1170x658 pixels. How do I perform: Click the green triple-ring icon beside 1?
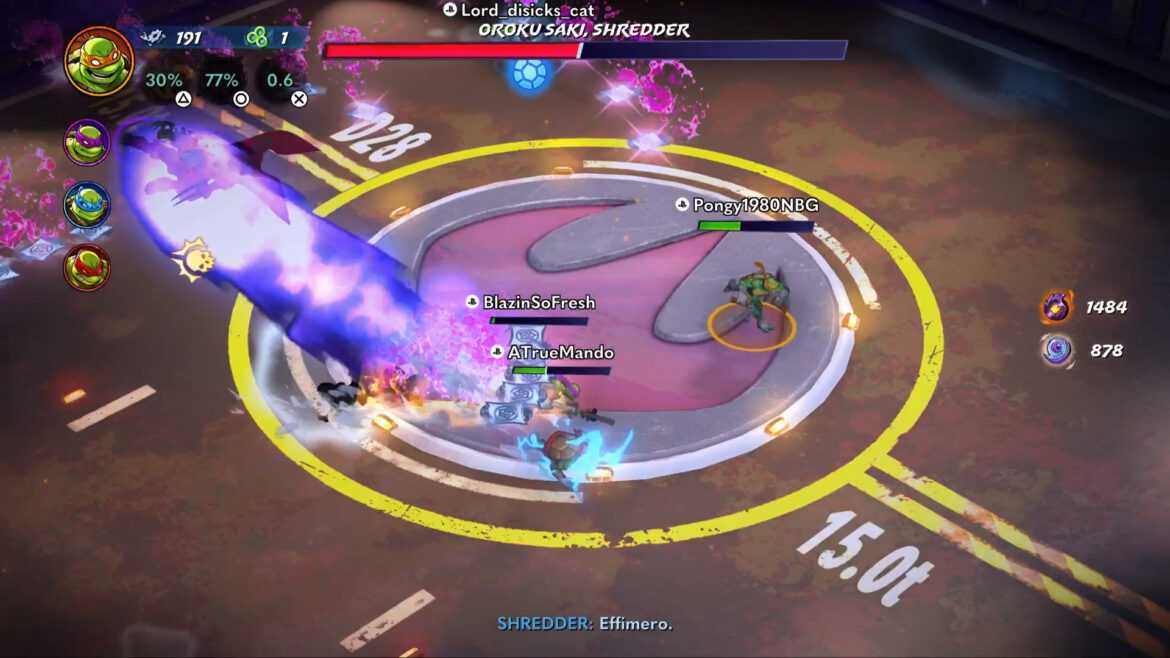(x=256, y=38)
